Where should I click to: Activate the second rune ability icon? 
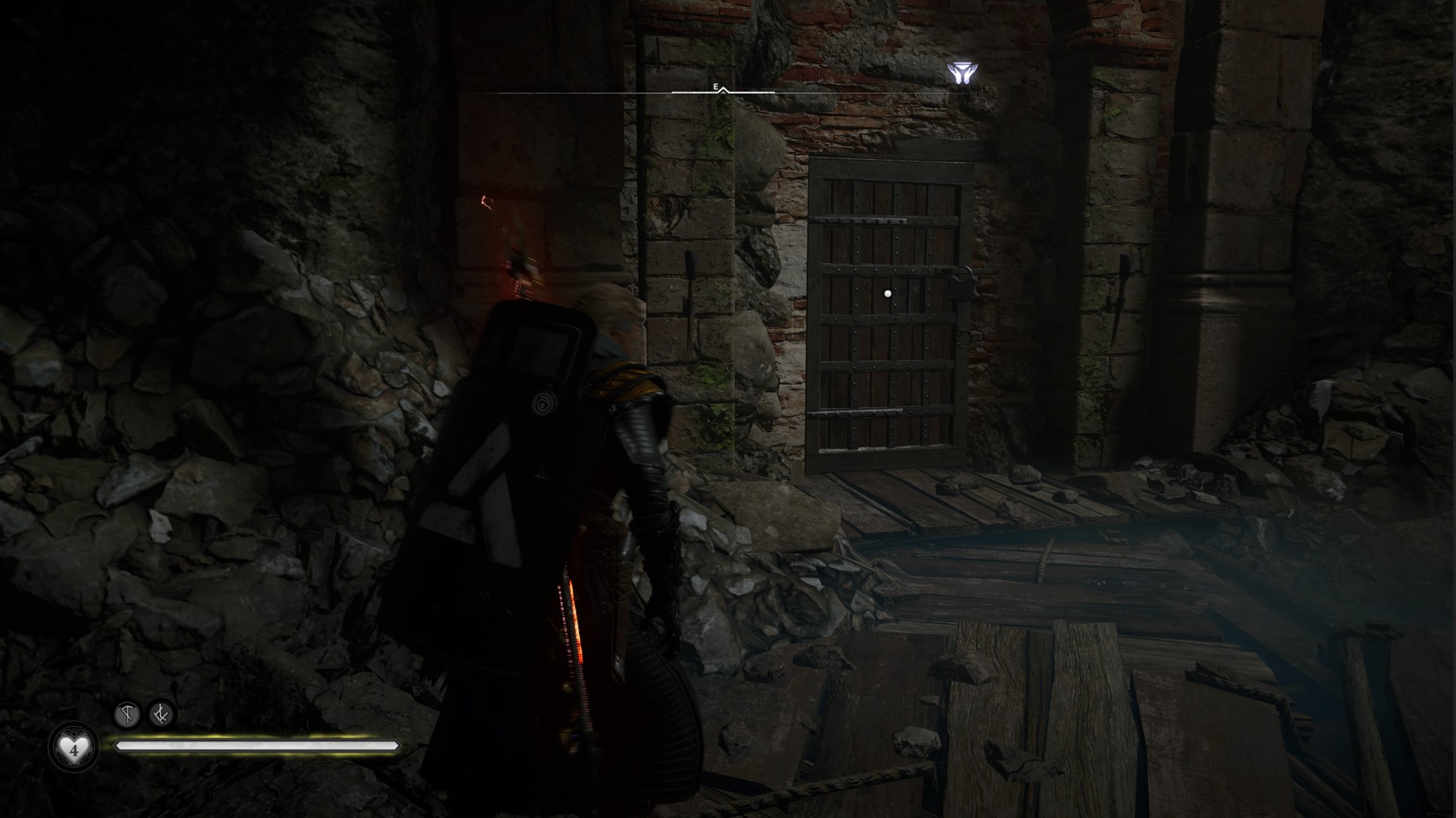[x=160, y=714]
